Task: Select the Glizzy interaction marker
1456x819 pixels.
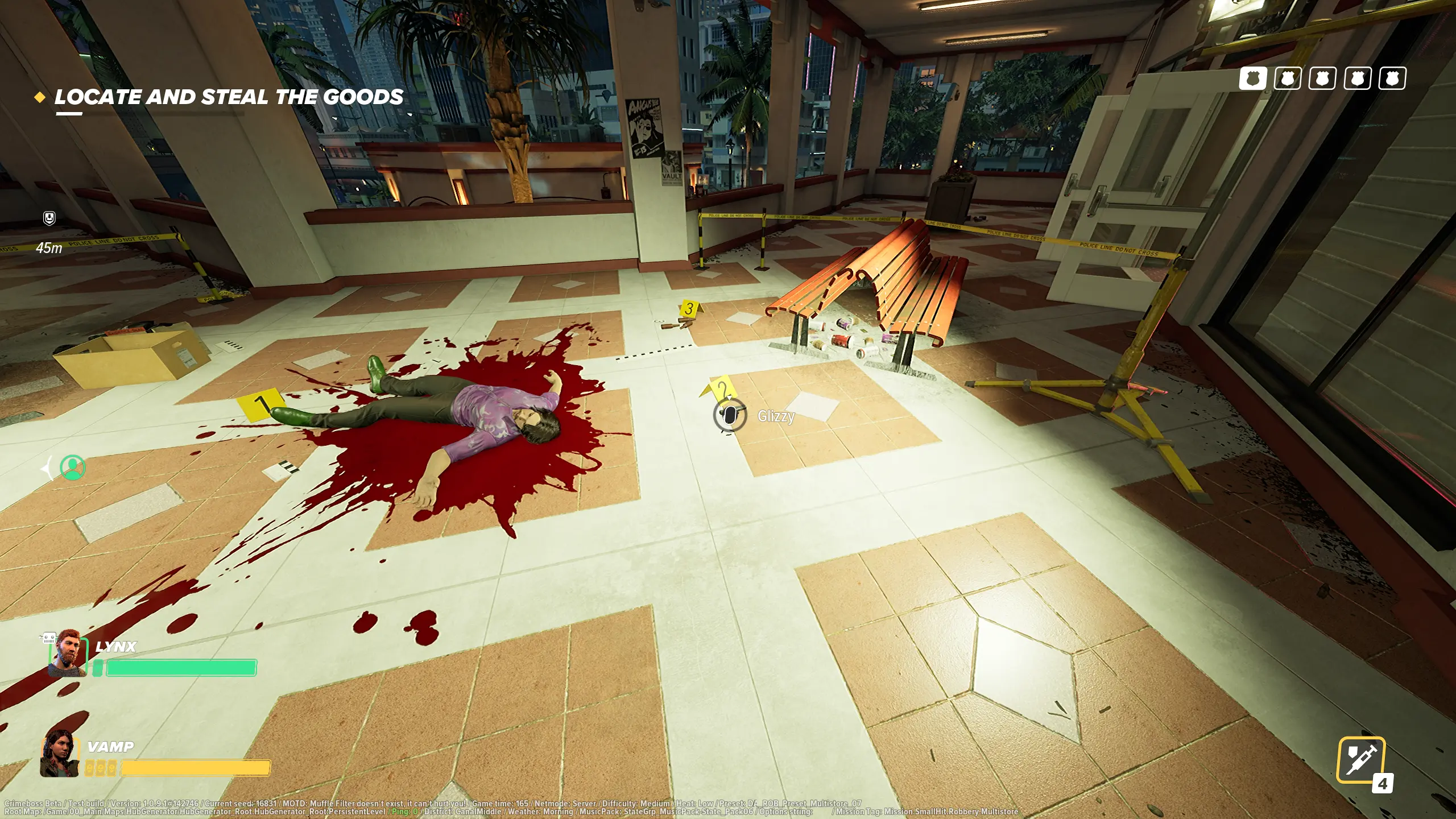Action: 730,416
